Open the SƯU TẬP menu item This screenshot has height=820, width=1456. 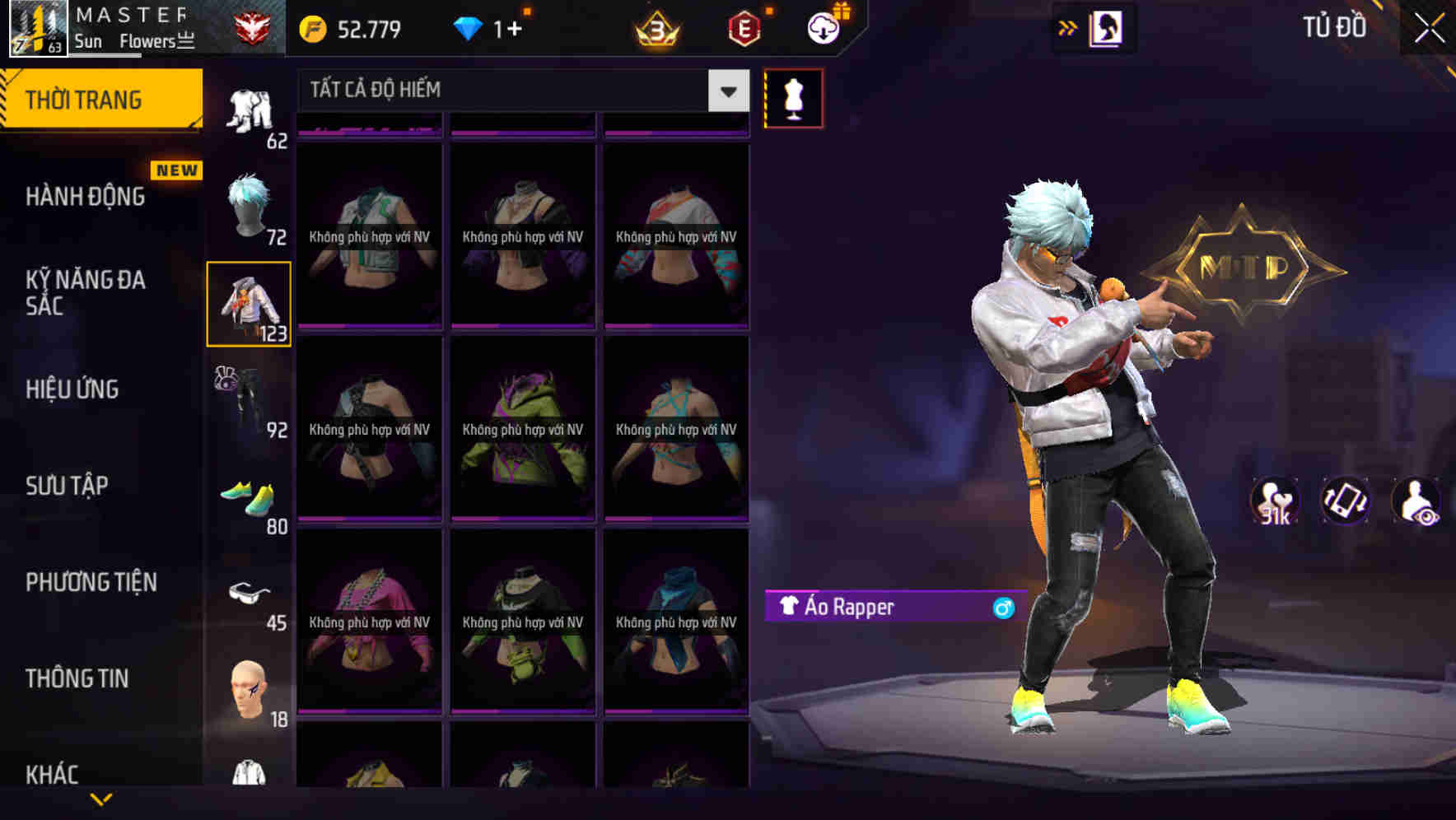click(x=68, y=486)
